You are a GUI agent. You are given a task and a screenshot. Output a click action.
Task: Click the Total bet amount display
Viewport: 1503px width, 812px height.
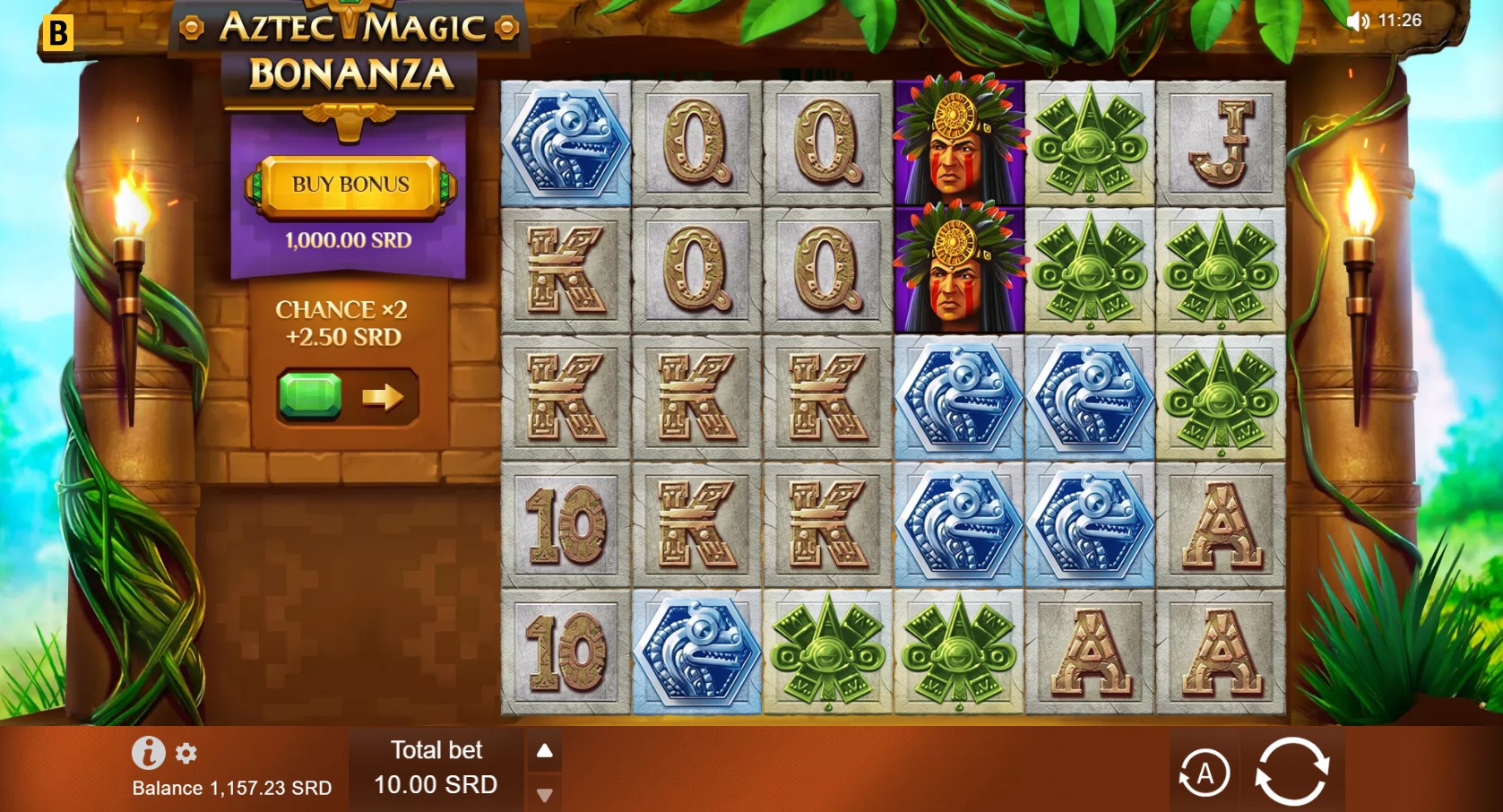(x=436, y=785)
